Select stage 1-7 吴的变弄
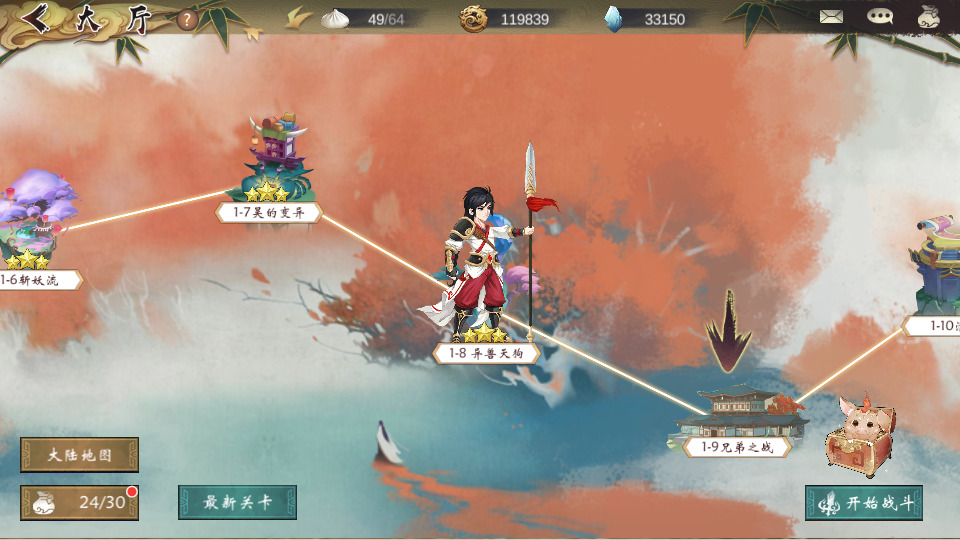 pos(269,212)
